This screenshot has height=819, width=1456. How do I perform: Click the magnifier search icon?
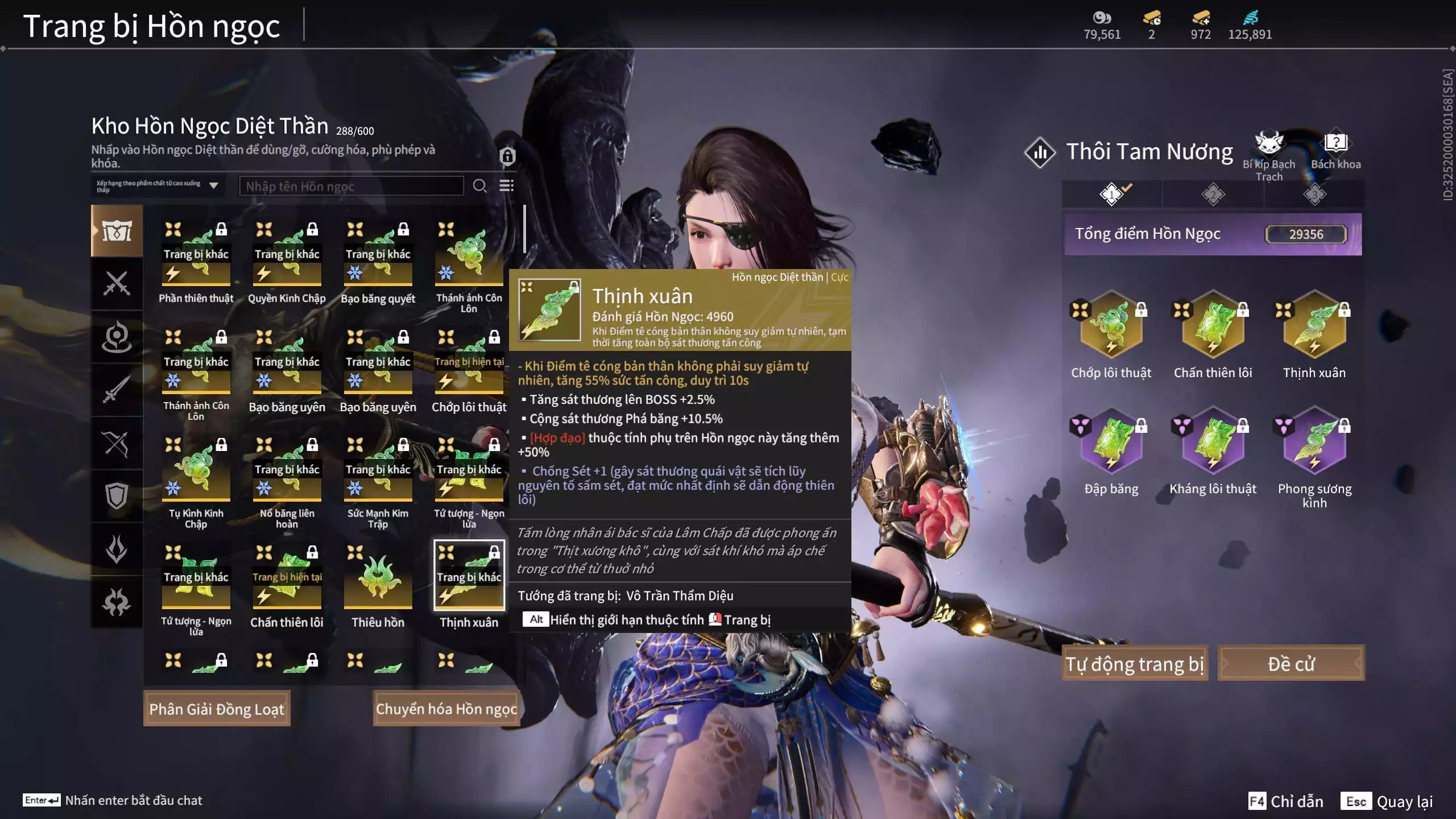tap(479, 186)
